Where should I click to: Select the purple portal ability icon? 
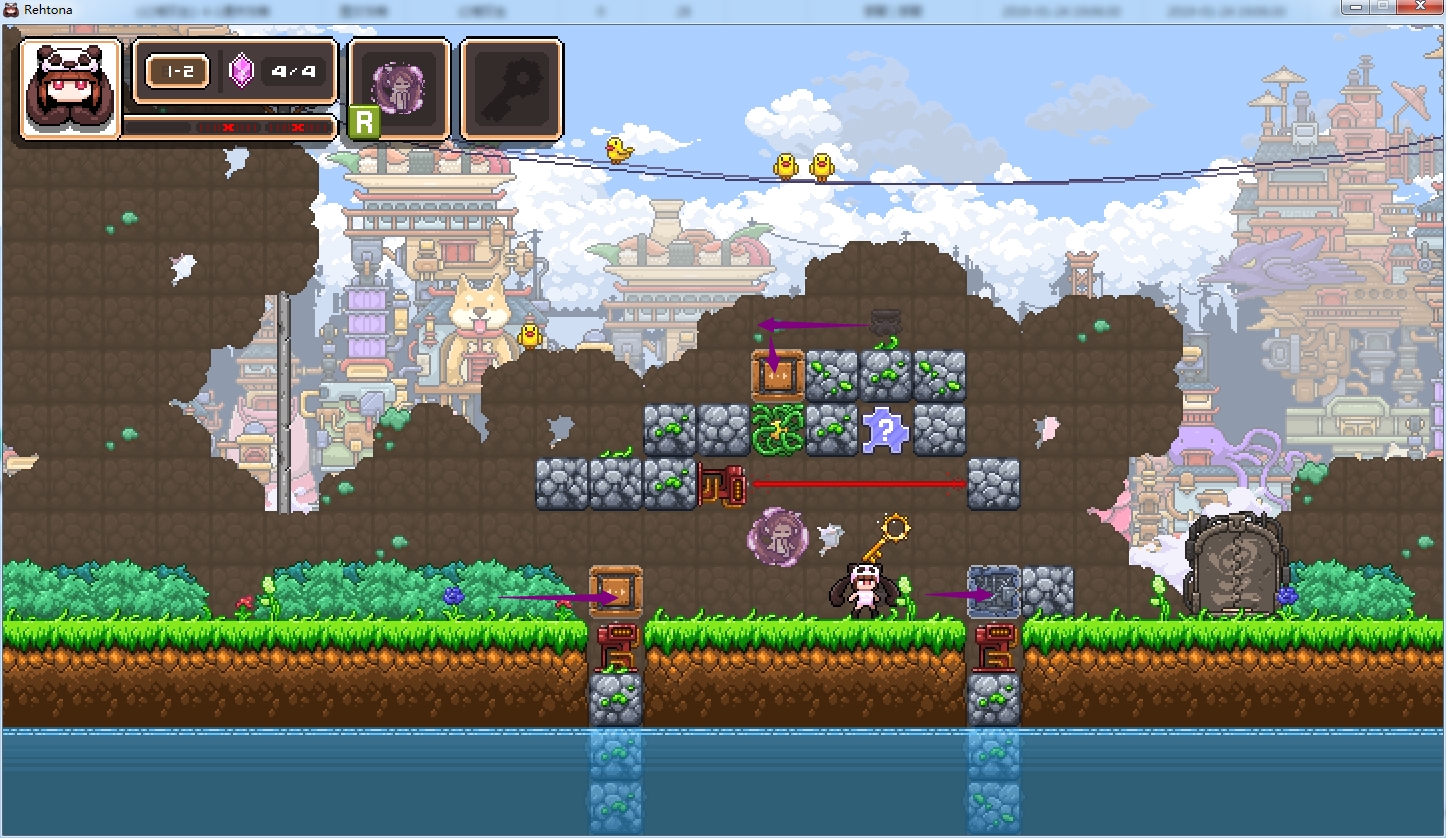398,88
